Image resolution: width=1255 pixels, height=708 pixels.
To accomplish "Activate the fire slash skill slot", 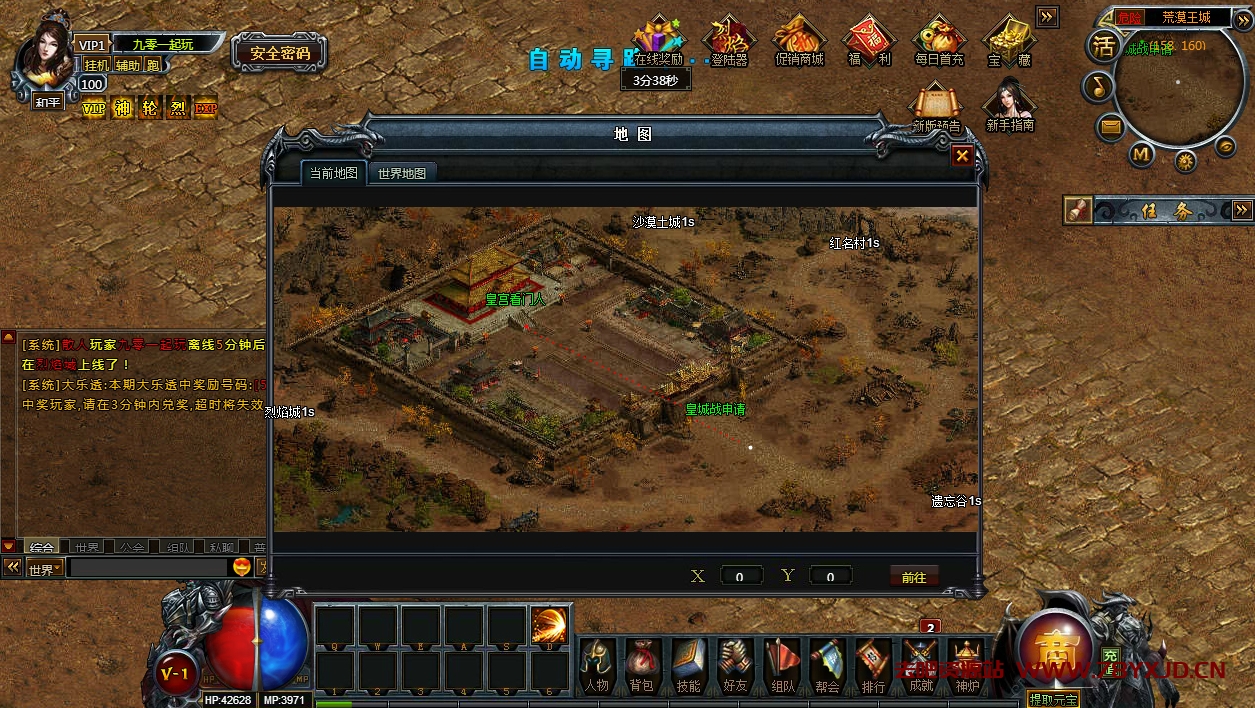I will coord(549,625).
